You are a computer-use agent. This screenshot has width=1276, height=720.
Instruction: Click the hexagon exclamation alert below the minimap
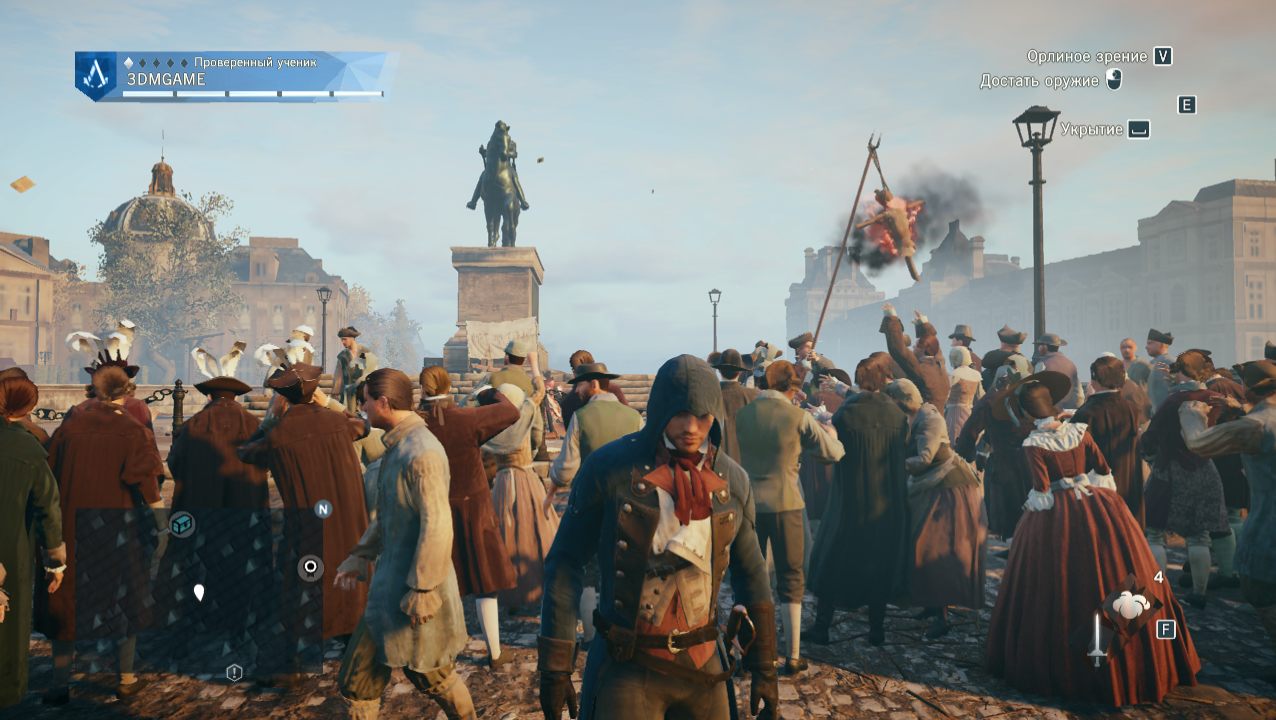coord(234,672)
